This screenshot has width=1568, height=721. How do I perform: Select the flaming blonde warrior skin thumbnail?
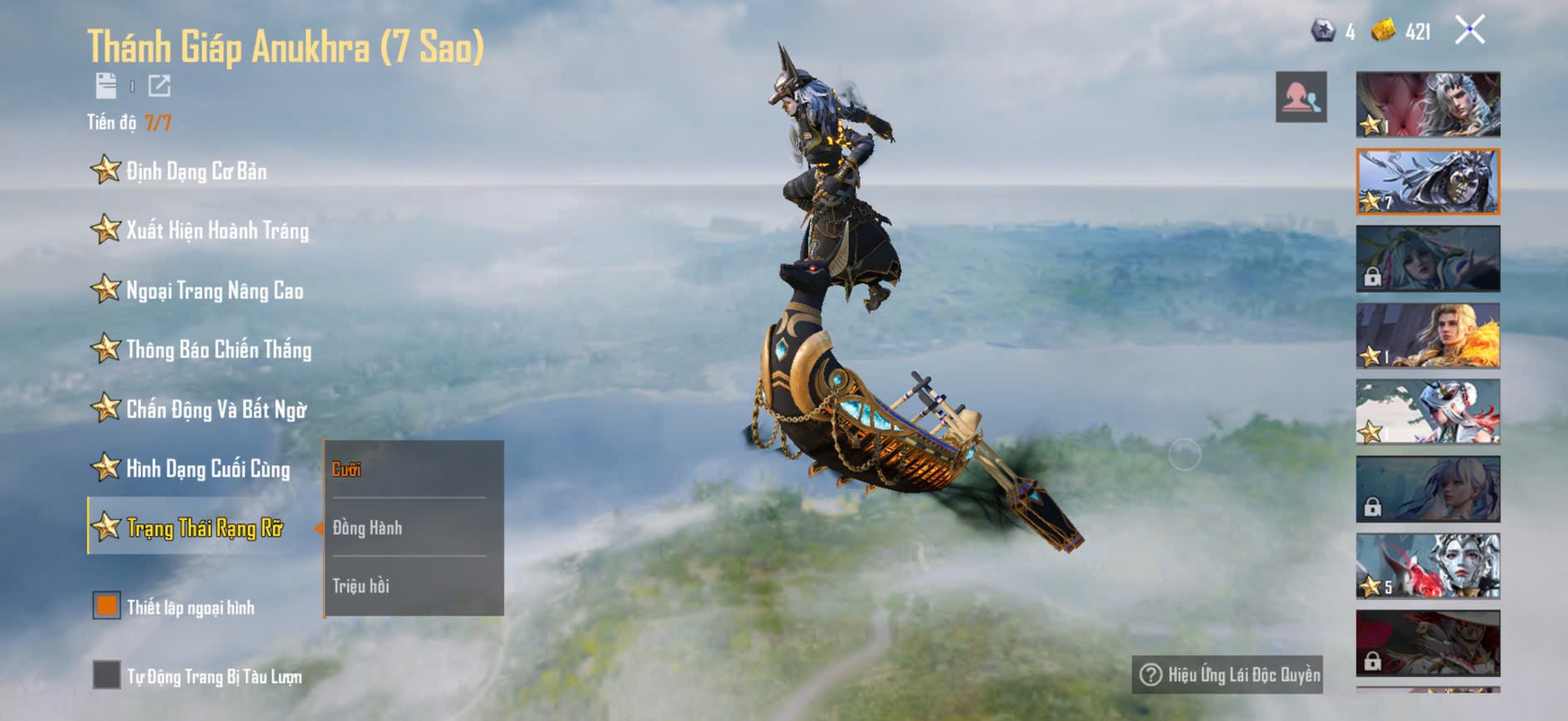coord(1428,335)
